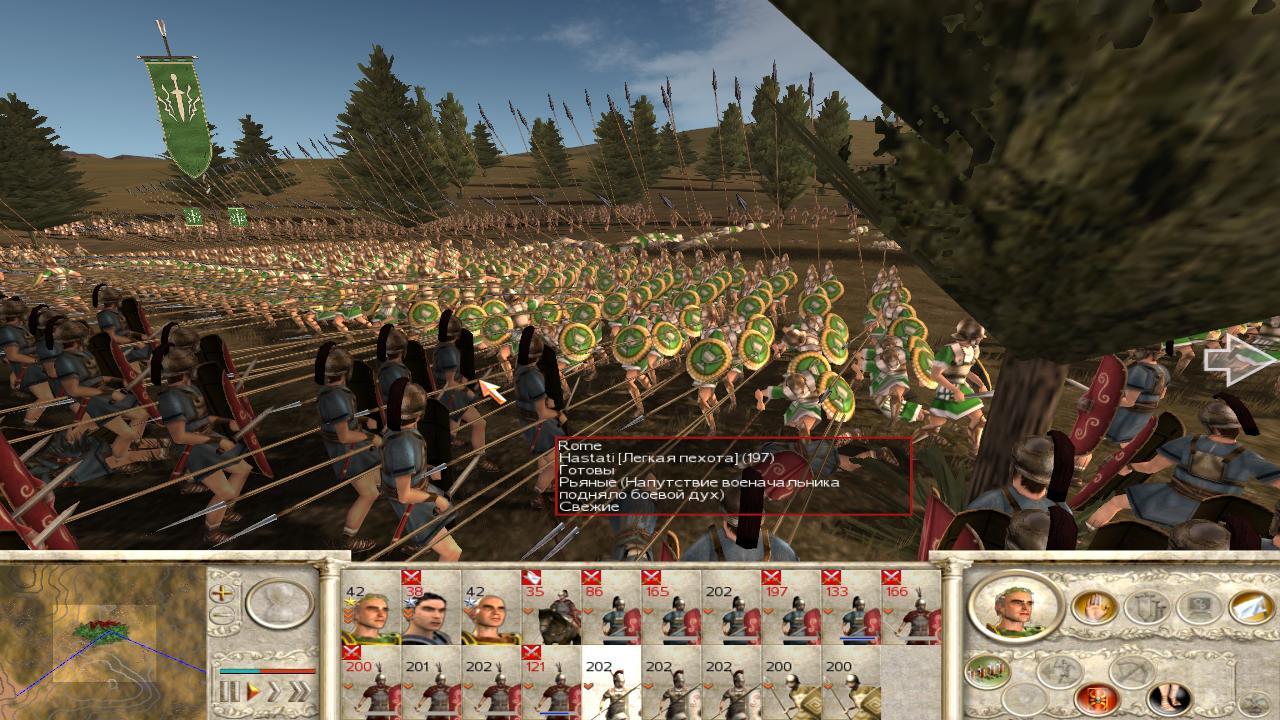Zoom out the minimap with minus button
This screenshot has height=720, width=1280.
pyautogui.click(x=222, y=615)
